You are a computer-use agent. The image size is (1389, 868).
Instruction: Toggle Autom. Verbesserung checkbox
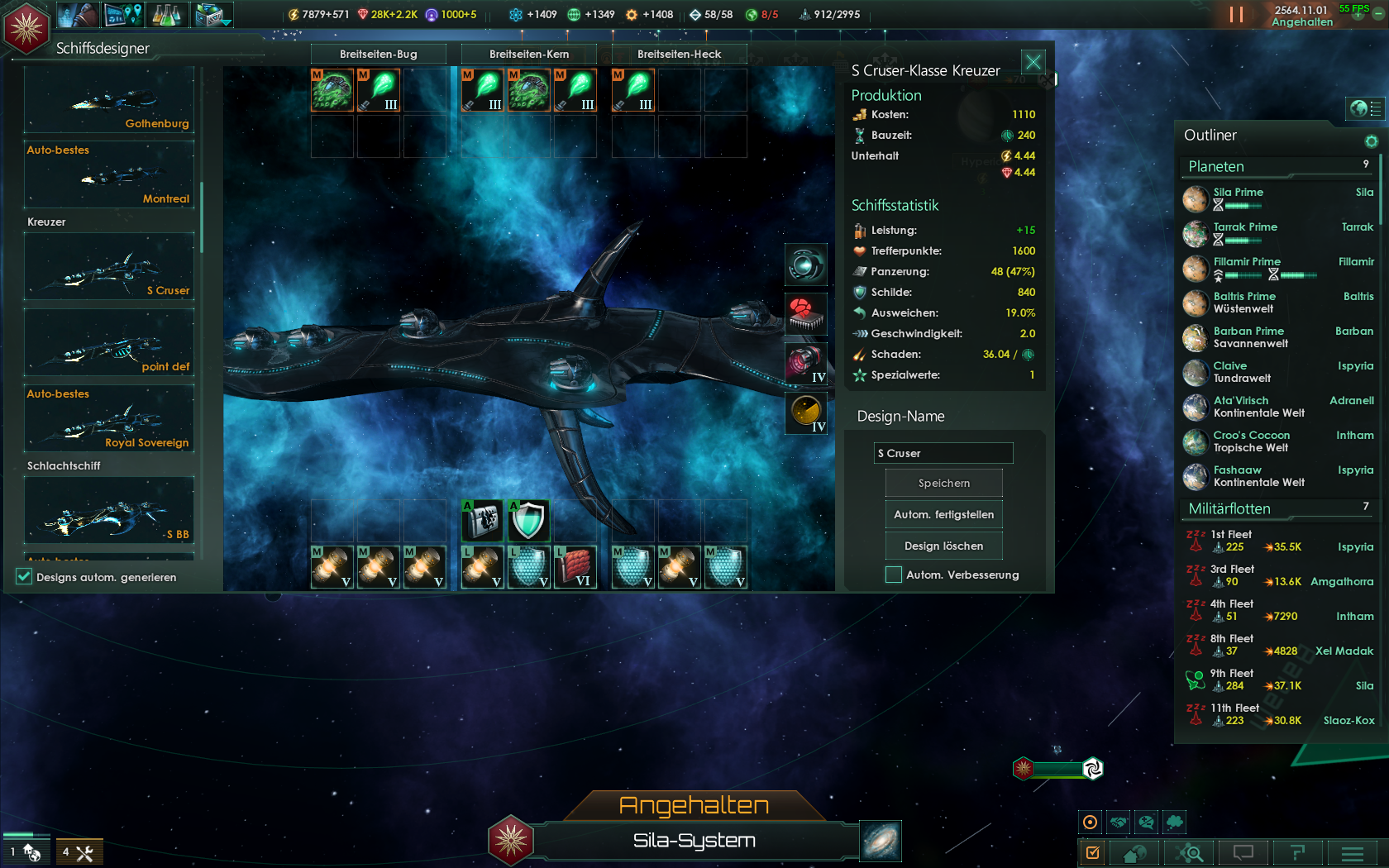click(x=894, y=575)
